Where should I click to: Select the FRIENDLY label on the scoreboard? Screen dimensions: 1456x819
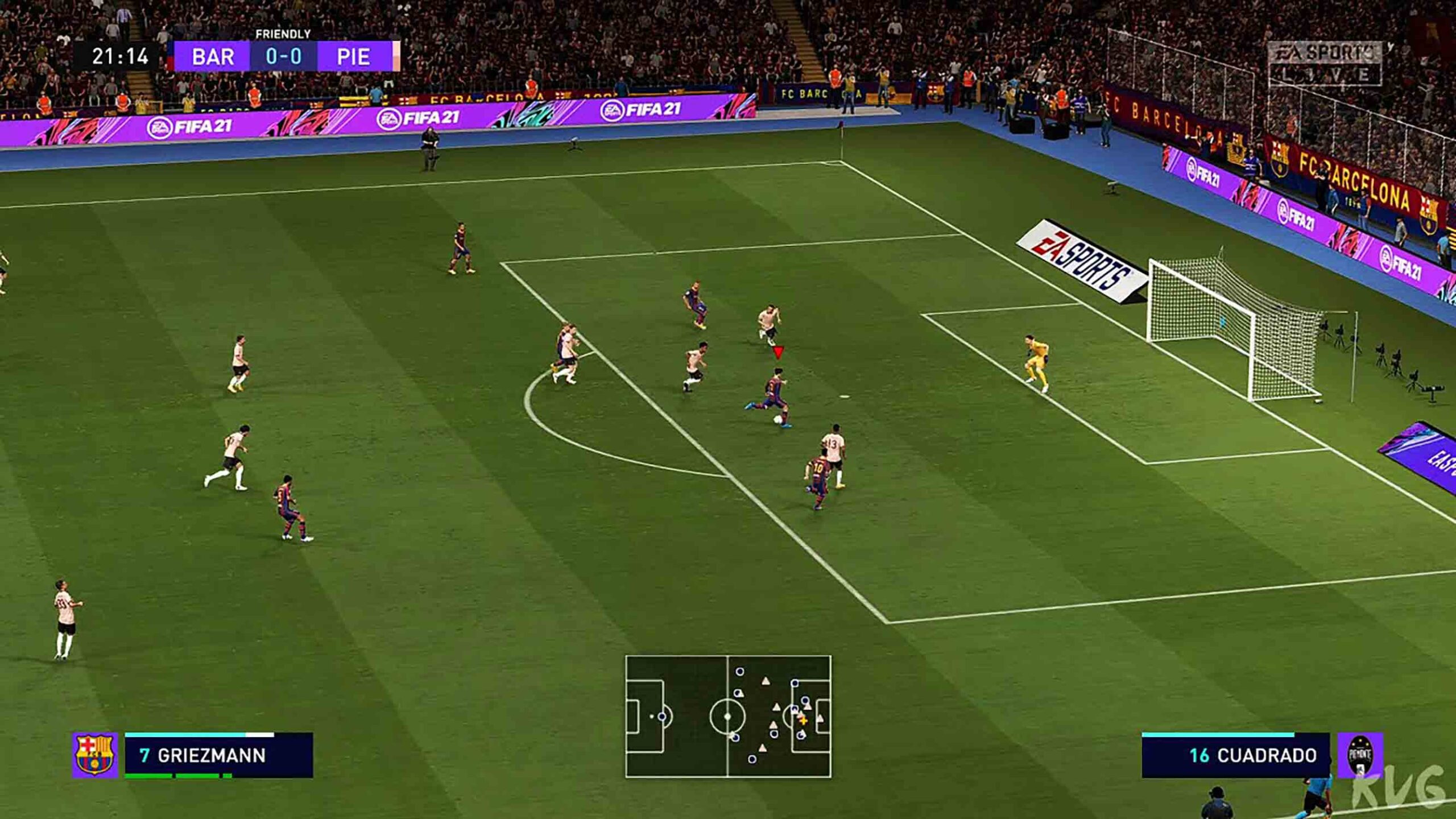click(x=283, y=34)
